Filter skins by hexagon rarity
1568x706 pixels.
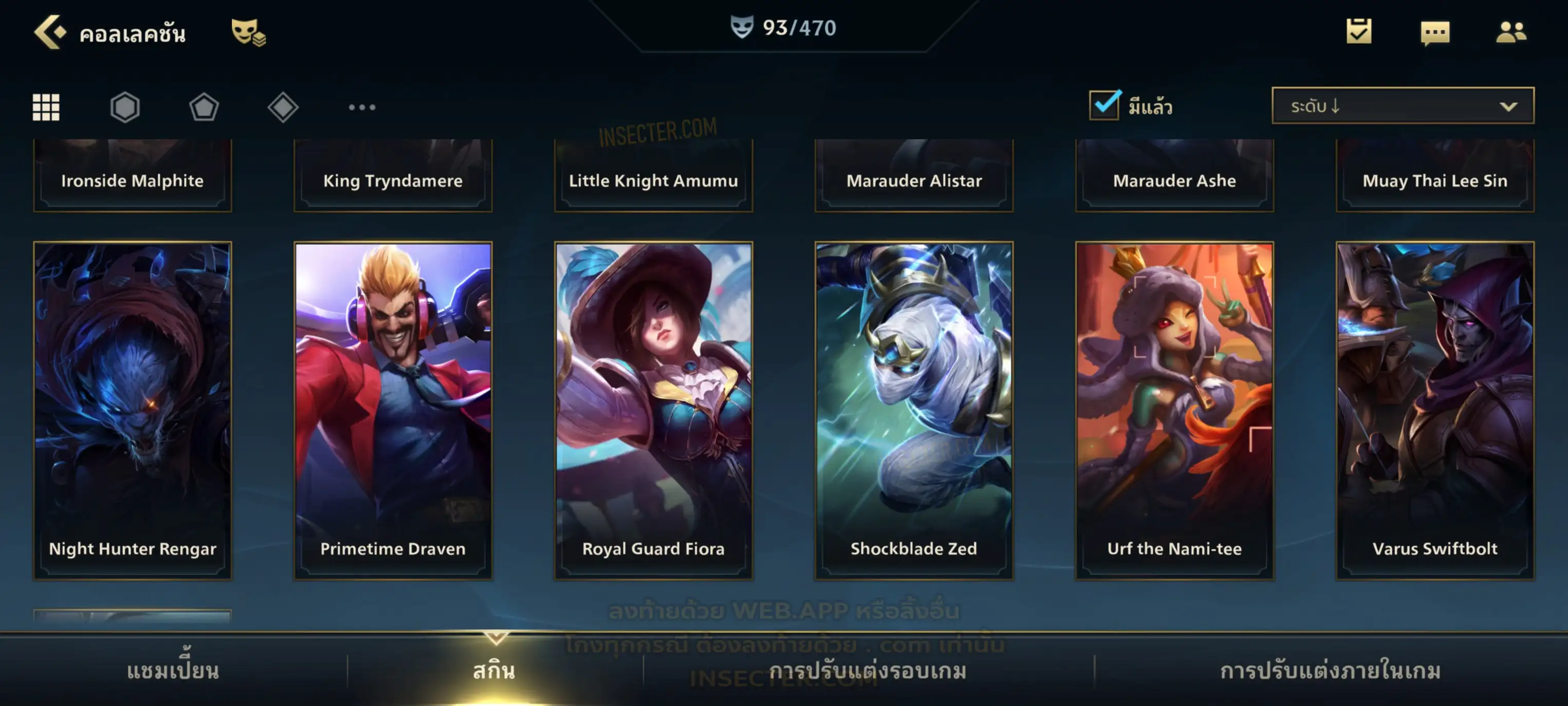125,107
